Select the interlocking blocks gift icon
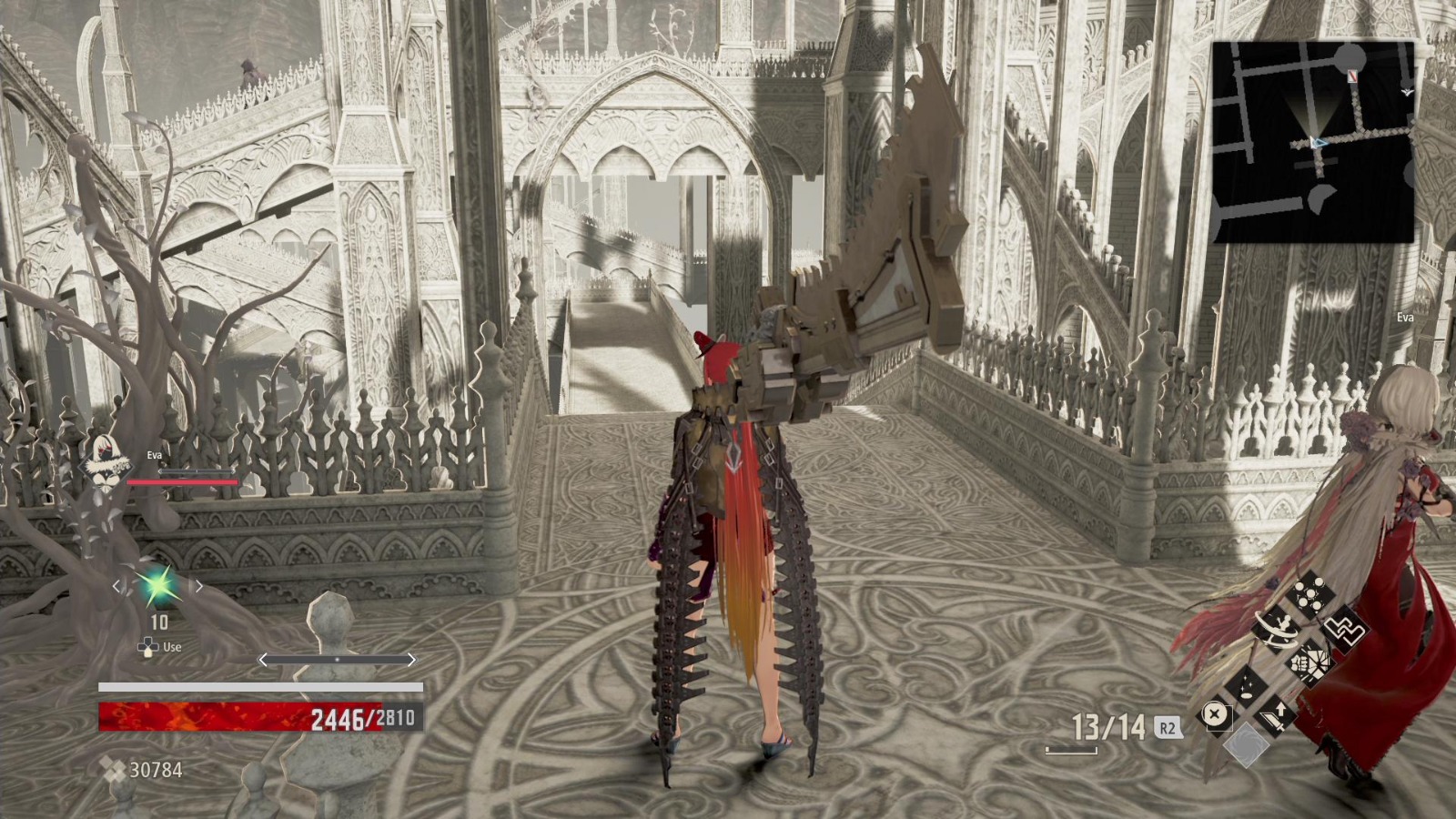This screenshot has width=1456, height=819. click(x=1344, y=631)
